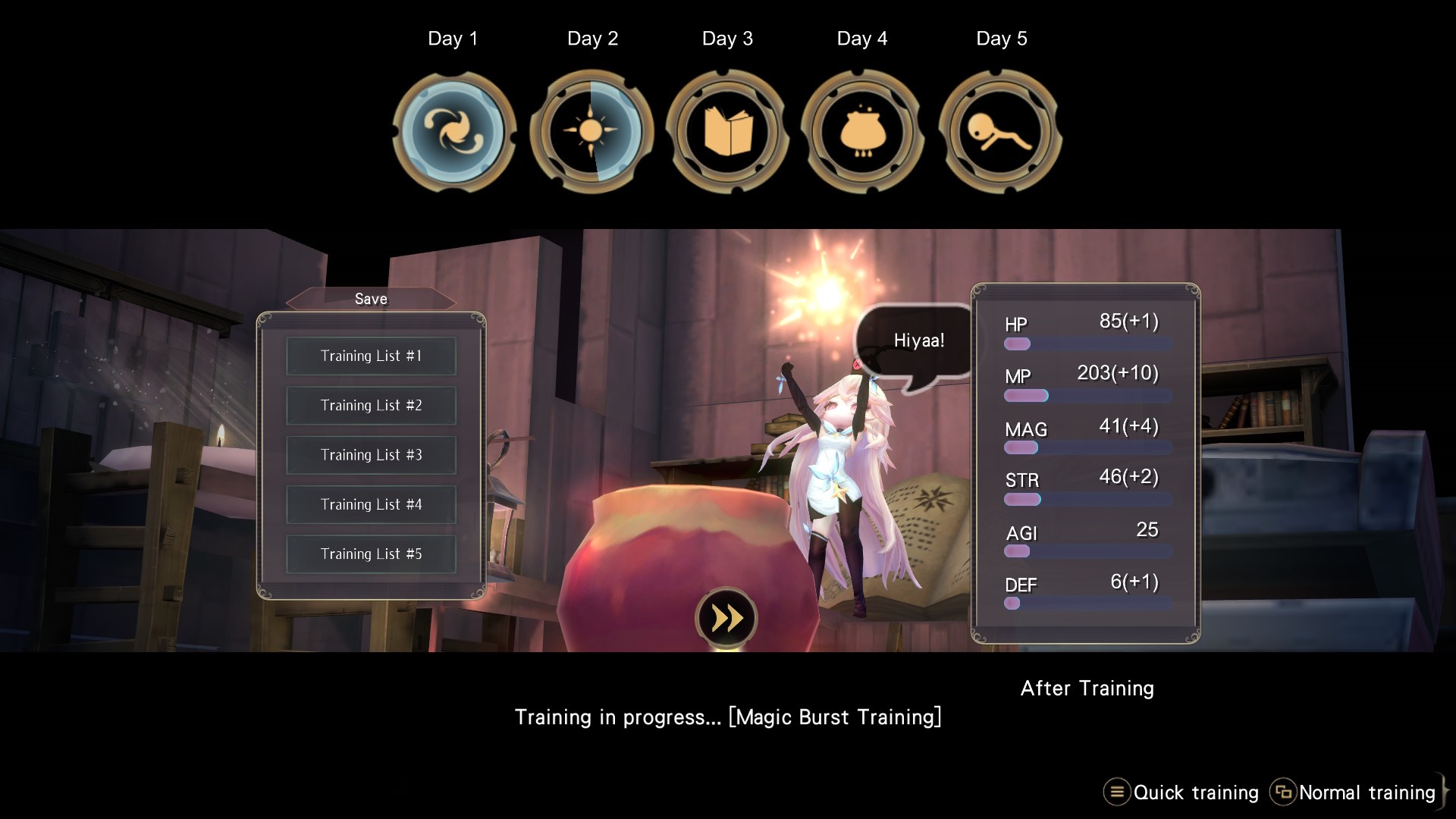Select the Day 2 sun training icon
1456x819 pixels.
click(x=591, y=131)
